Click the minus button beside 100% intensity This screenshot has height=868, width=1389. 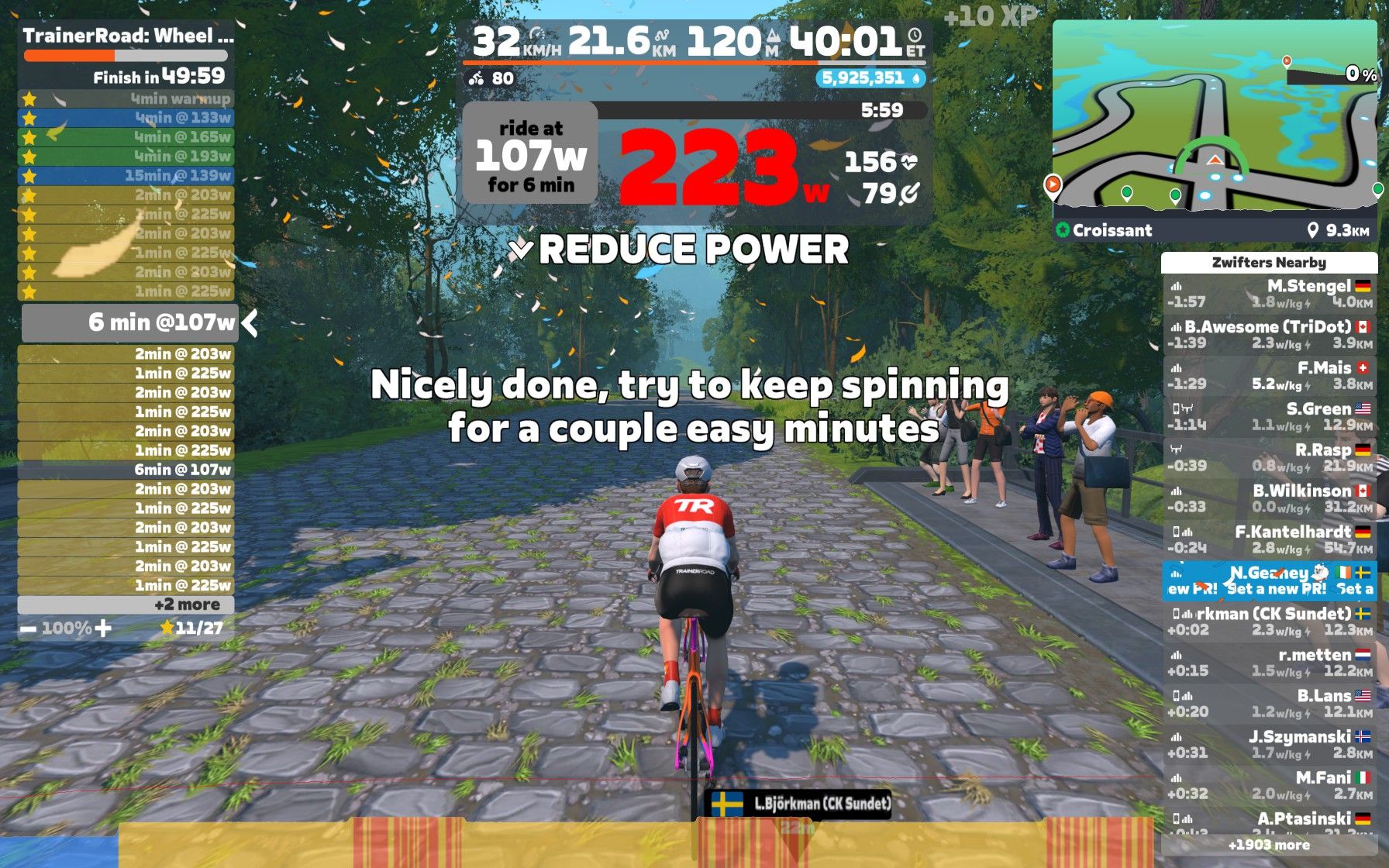click(x=28, y=629)
